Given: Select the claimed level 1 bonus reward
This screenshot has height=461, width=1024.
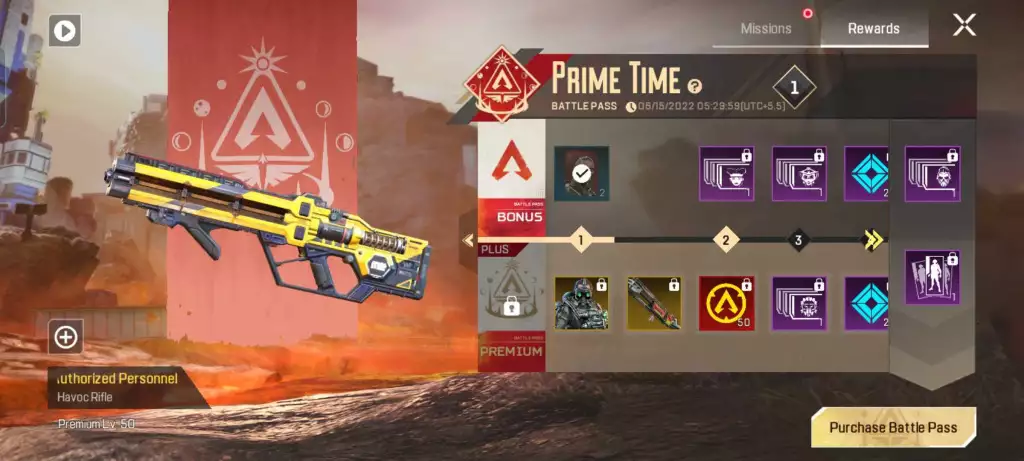Looking at the screenshot, I should click(581, 174).
